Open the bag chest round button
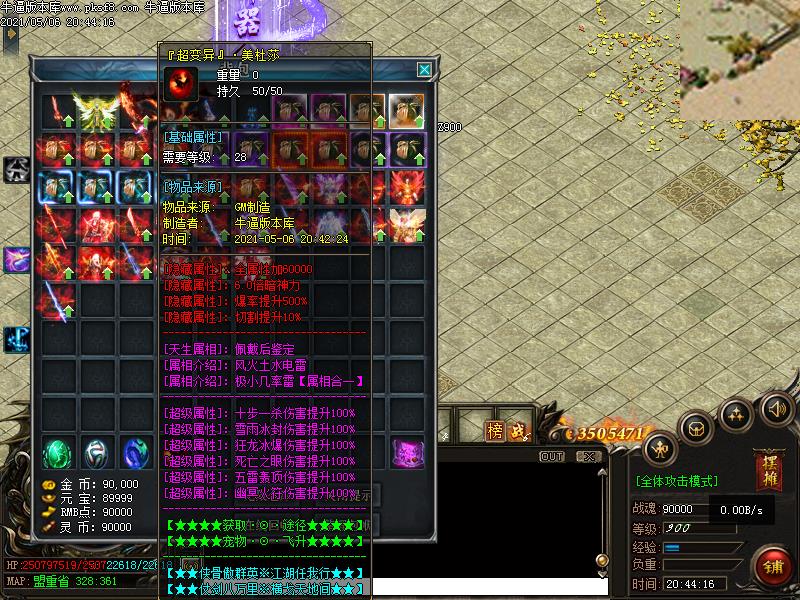The height and width of the screenshot is (600, 800). point(697,427)
